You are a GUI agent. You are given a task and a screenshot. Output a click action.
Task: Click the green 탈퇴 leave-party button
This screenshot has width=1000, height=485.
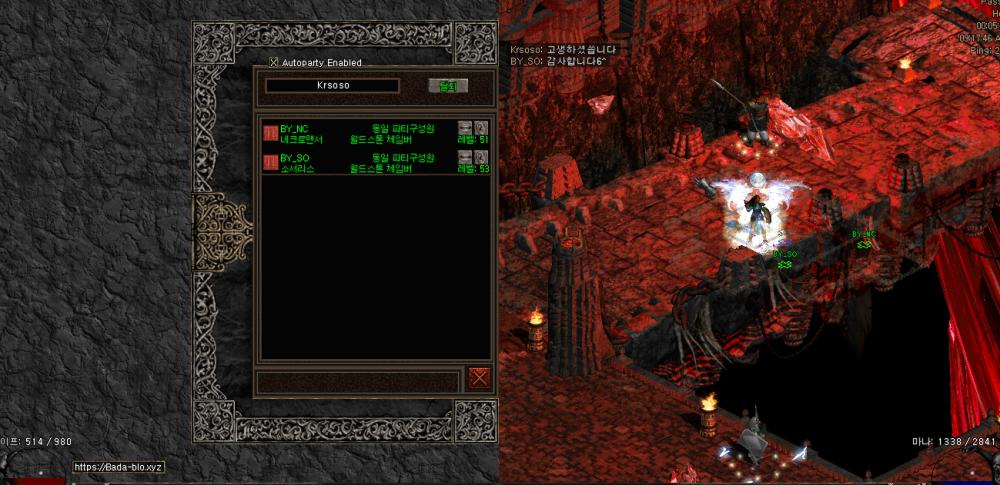[x=447, y=86]
